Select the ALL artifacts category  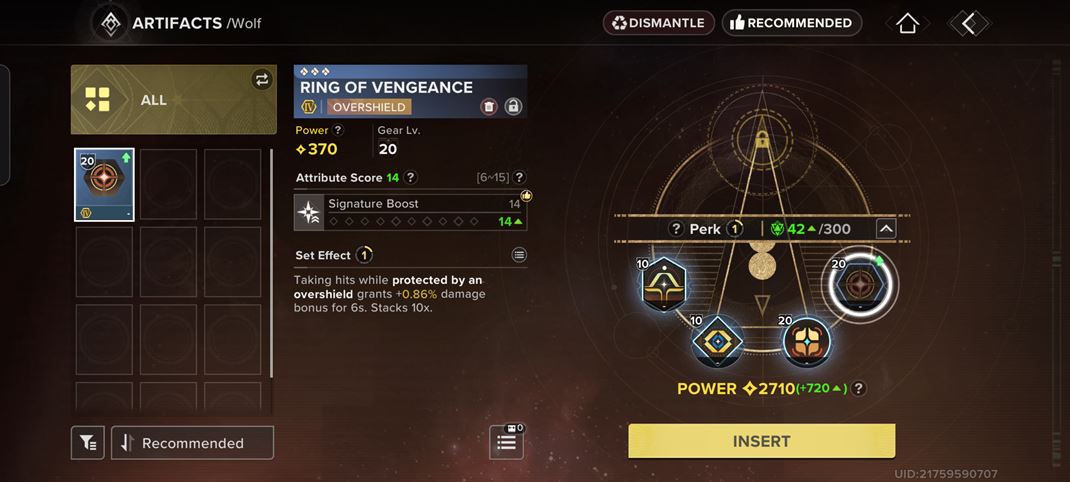pyautogui.click(x=173, y=100)
